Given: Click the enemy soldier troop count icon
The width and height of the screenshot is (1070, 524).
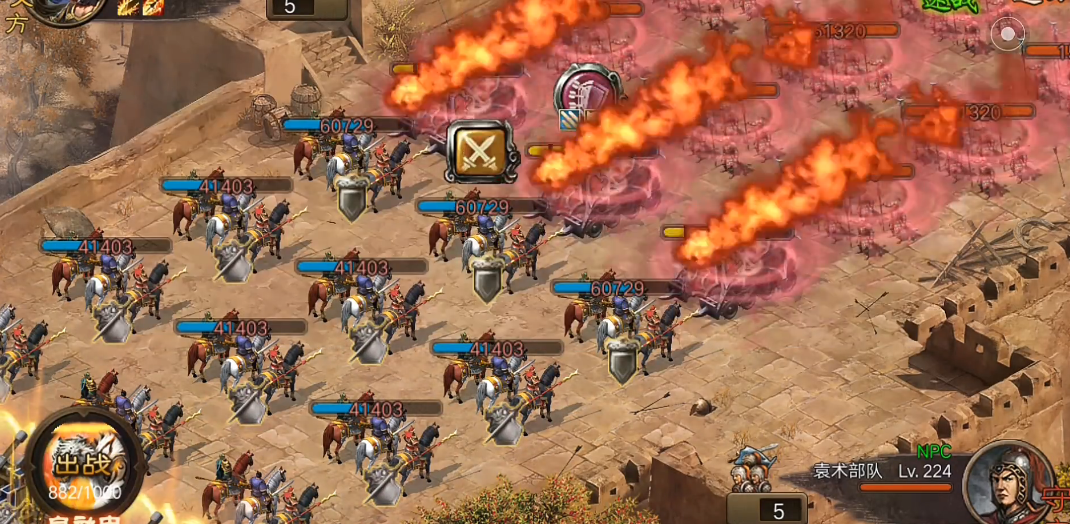Looking at the screenshot, I should [752, 469].
